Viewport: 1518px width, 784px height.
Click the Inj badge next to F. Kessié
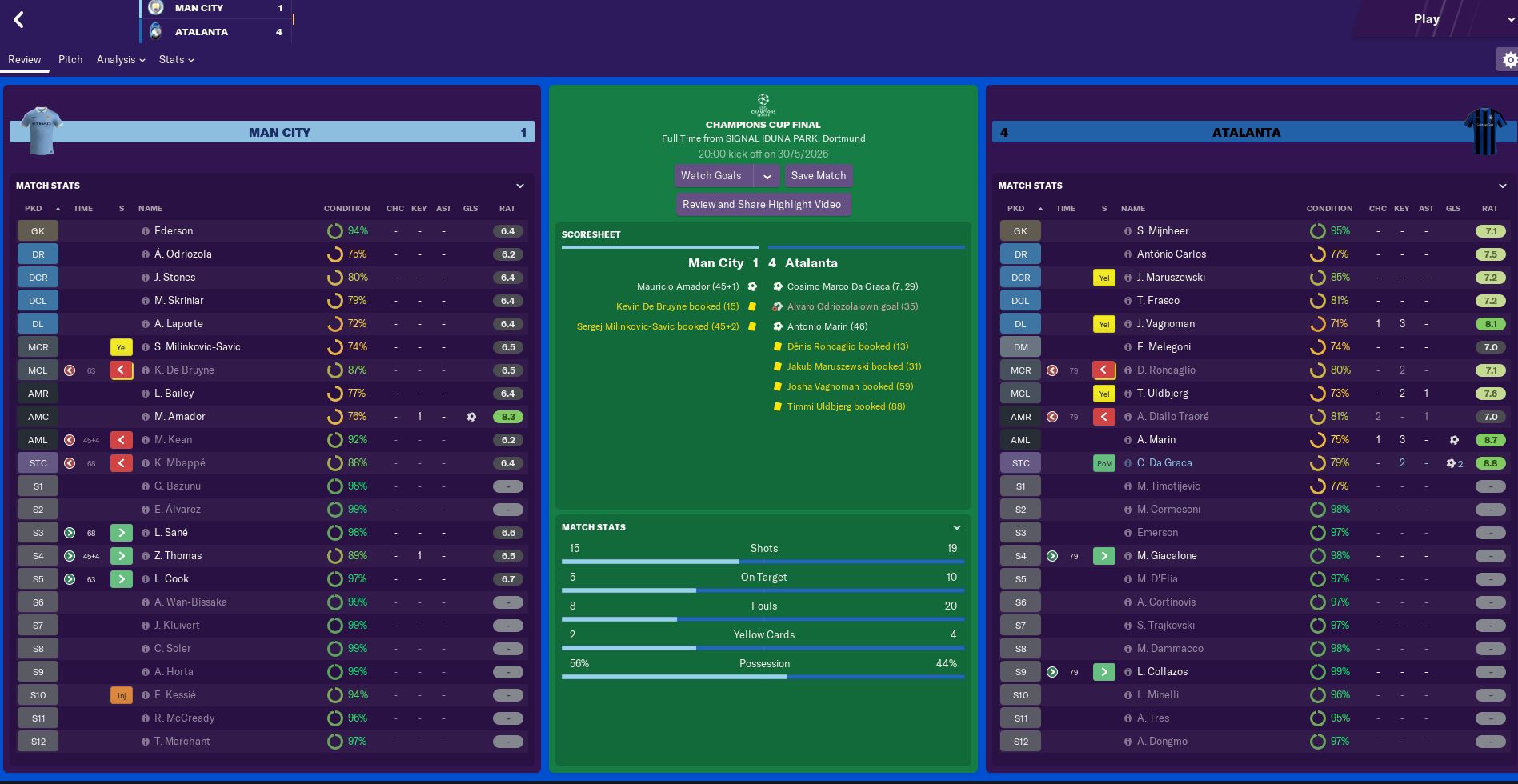point(121,694)
